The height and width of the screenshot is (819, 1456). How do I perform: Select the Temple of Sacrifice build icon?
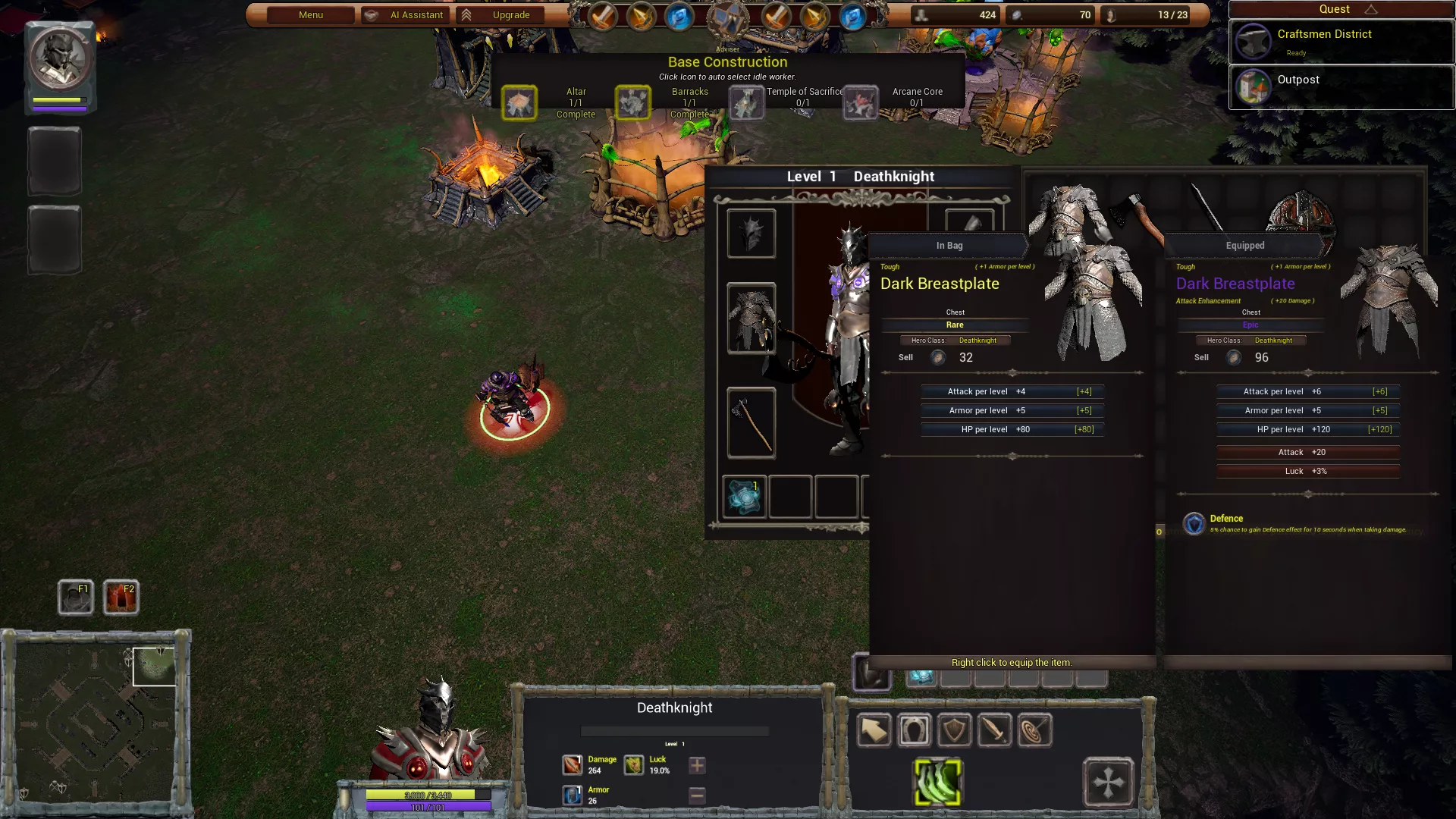point(746,103)
